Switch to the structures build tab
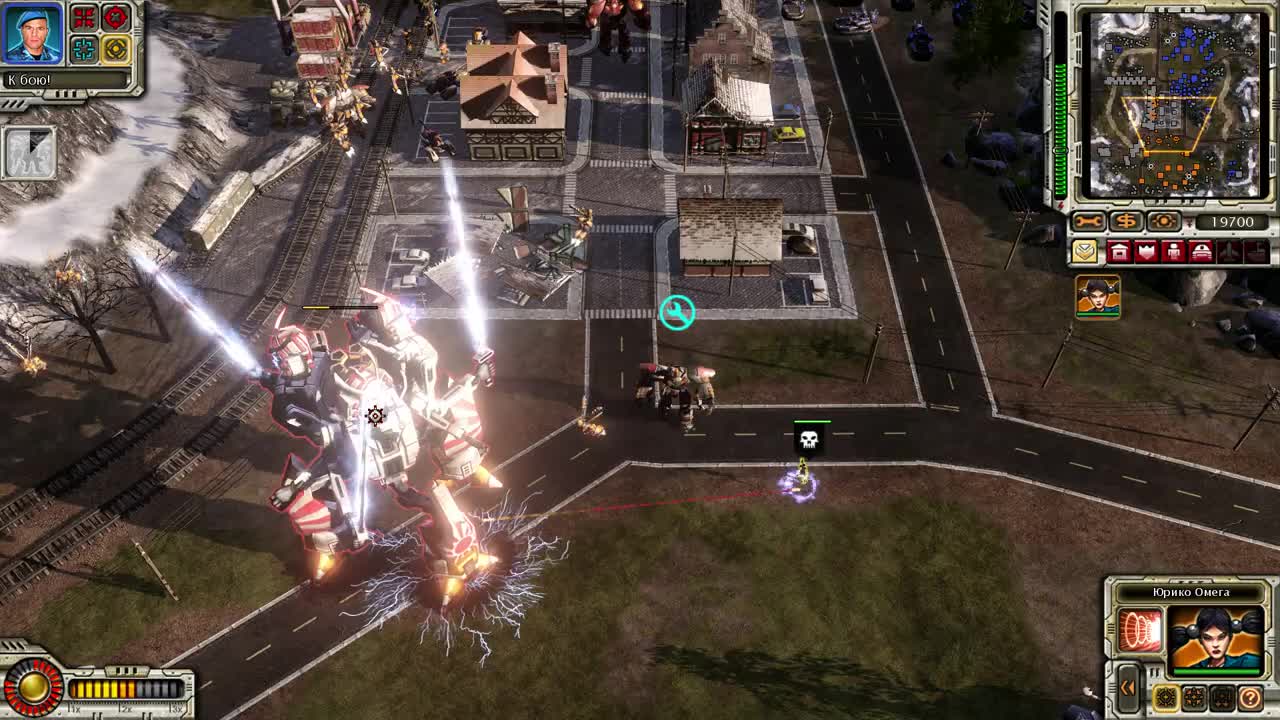 point(1117,250)
